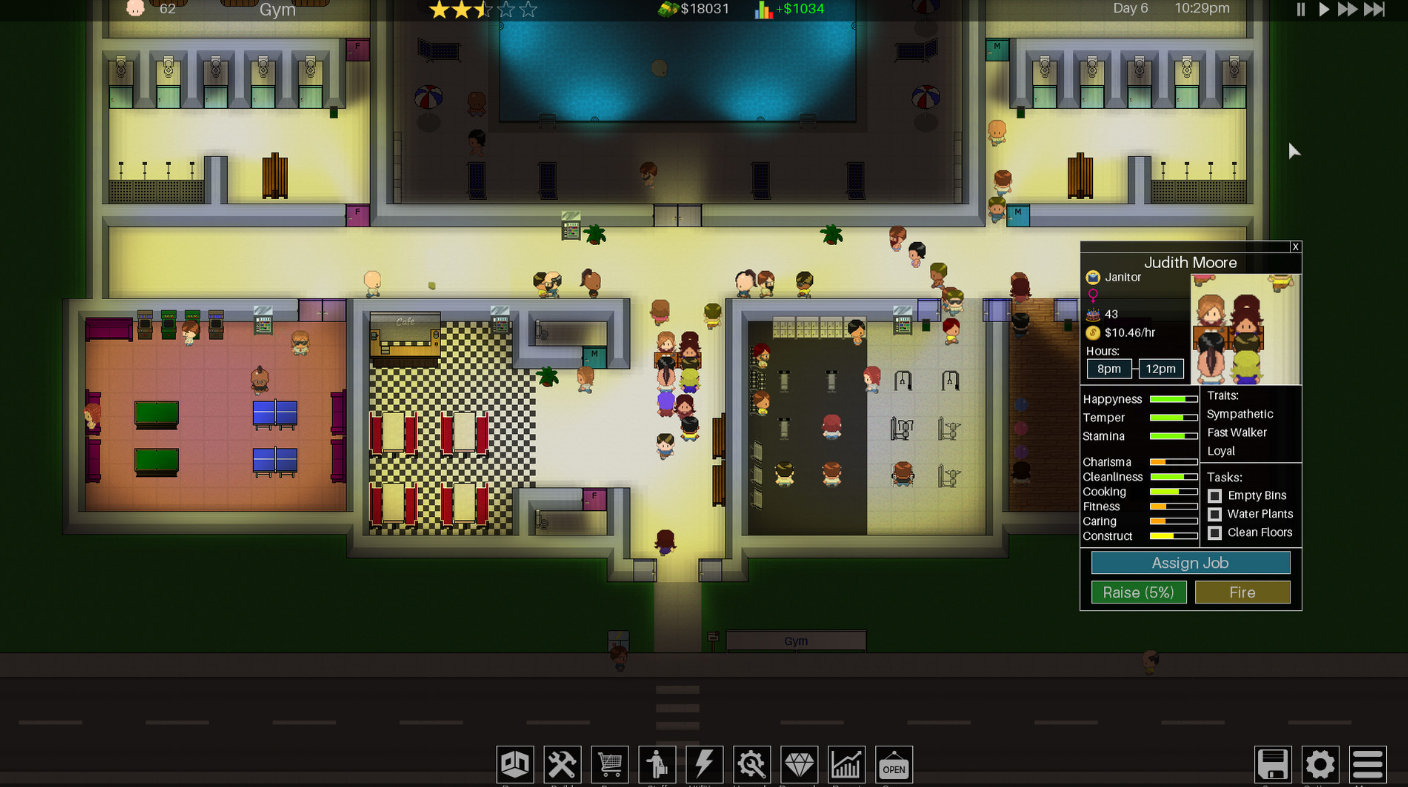Open the hammer and wrench Build menu
The height and width of the screenshot is (787, 1408).
coord(562,765)
